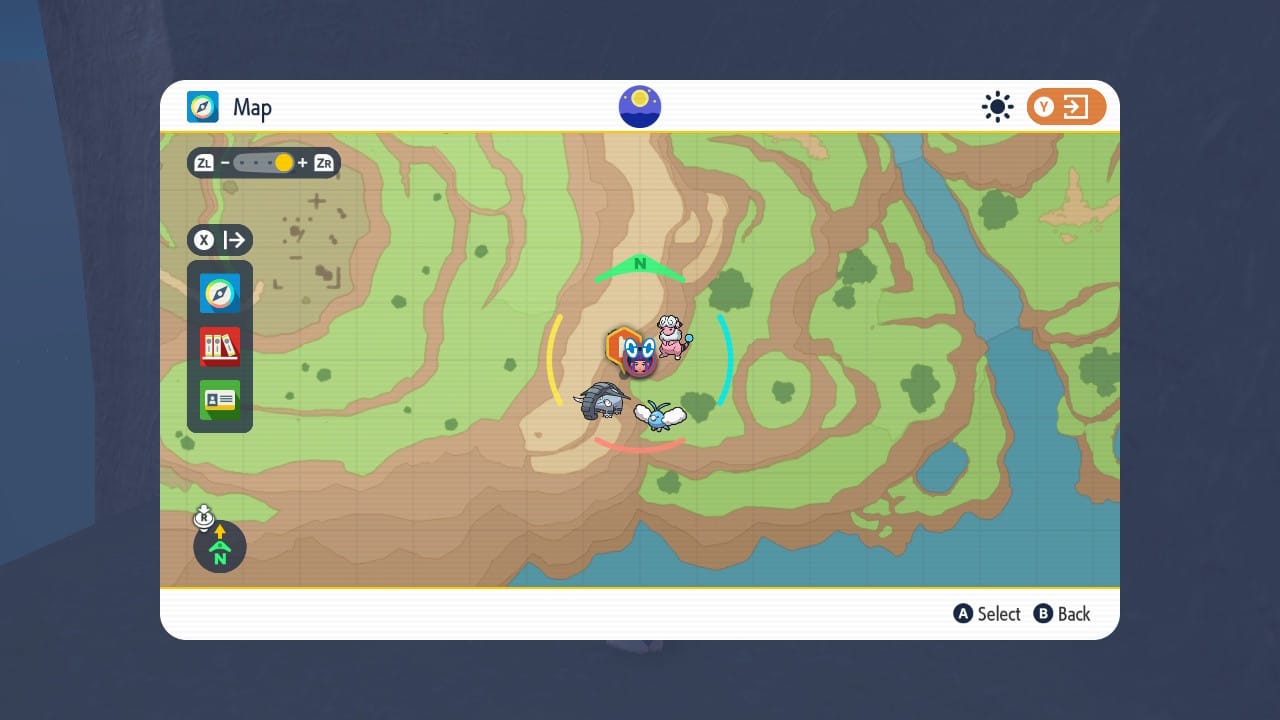1280x720 pixels.
Task: Adjust the map zoom slider handle
Action: [283, 161]
